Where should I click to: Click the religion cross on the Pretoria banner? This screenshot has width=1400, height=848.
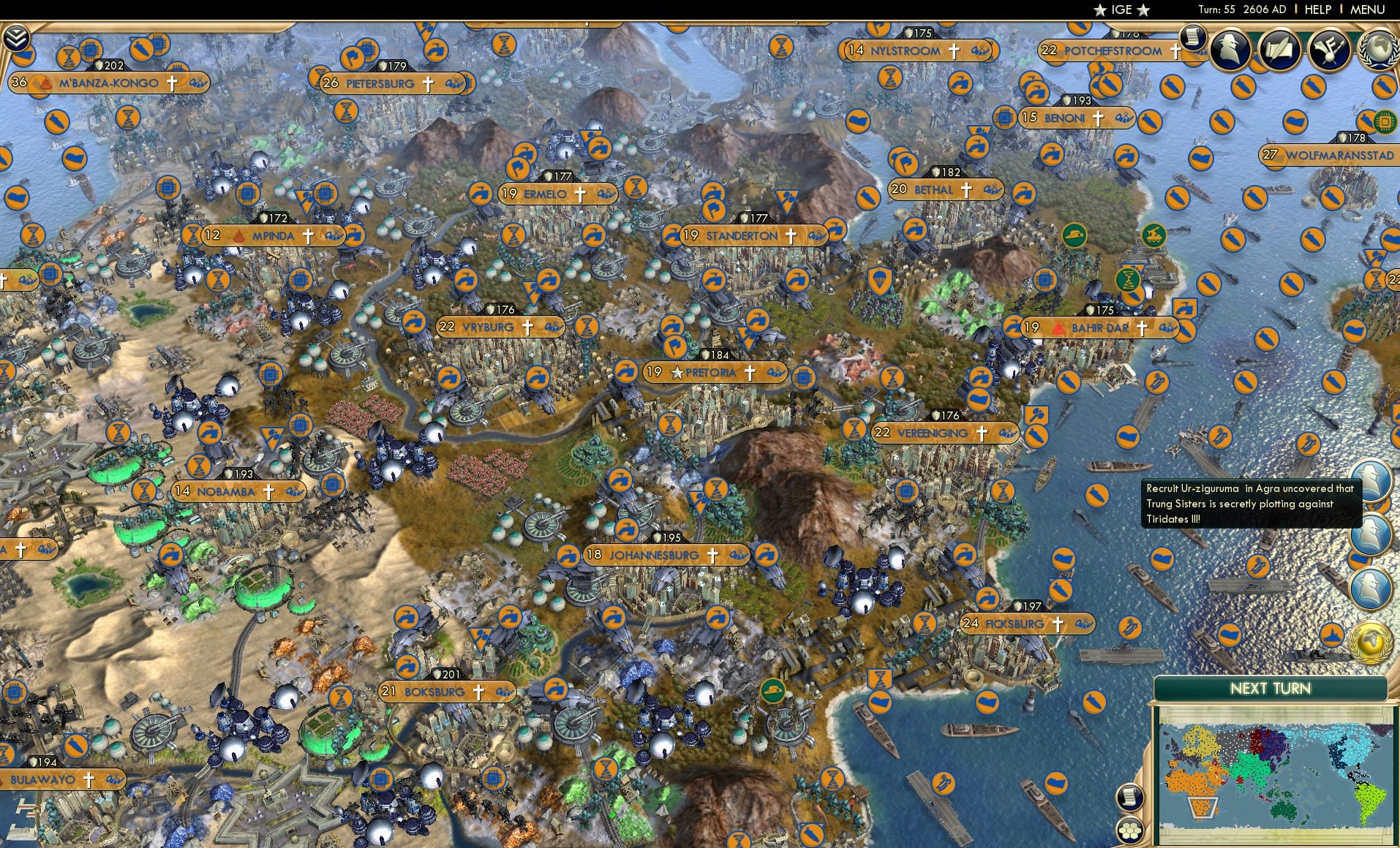point(750,371)
